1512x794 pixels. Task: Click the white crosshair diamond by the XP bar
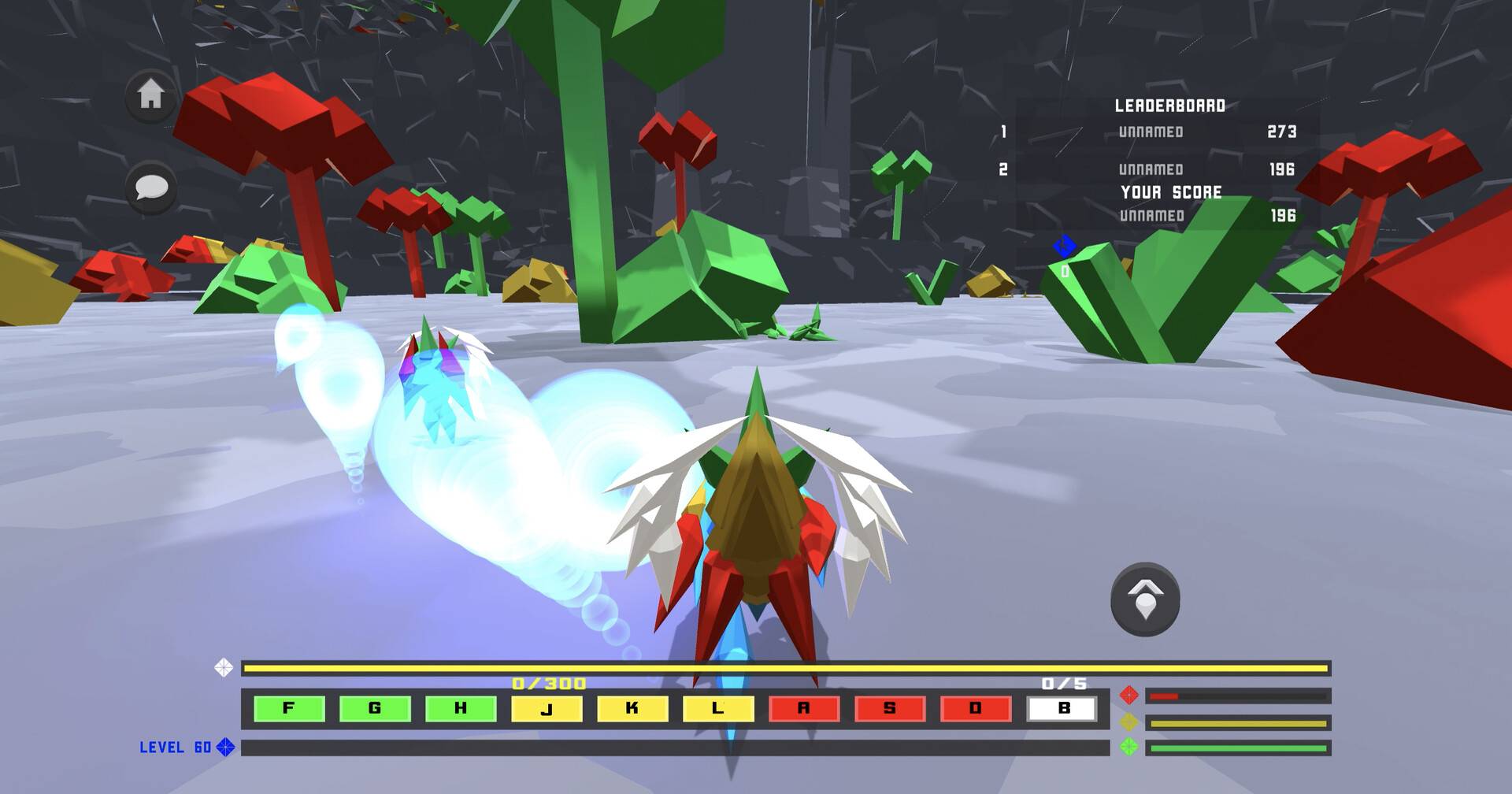224,669
